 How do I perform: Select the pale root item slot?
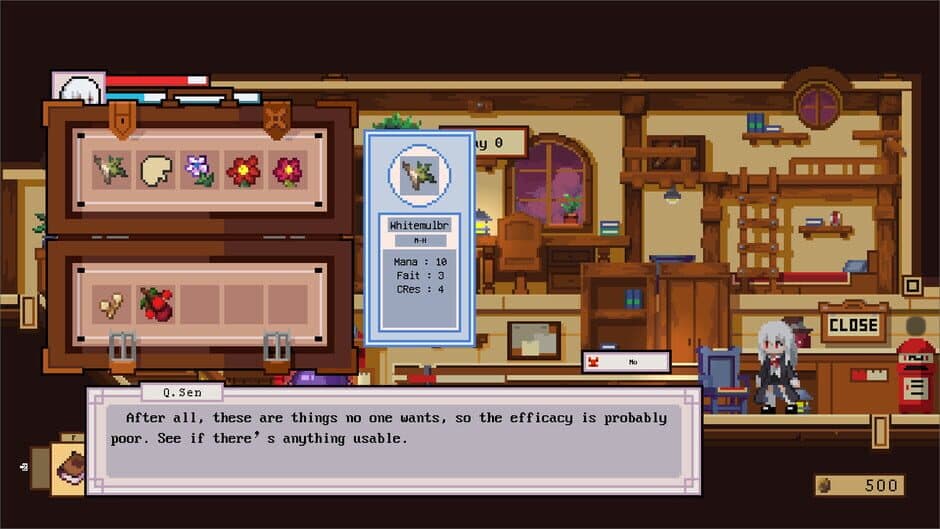pos(111,304)
